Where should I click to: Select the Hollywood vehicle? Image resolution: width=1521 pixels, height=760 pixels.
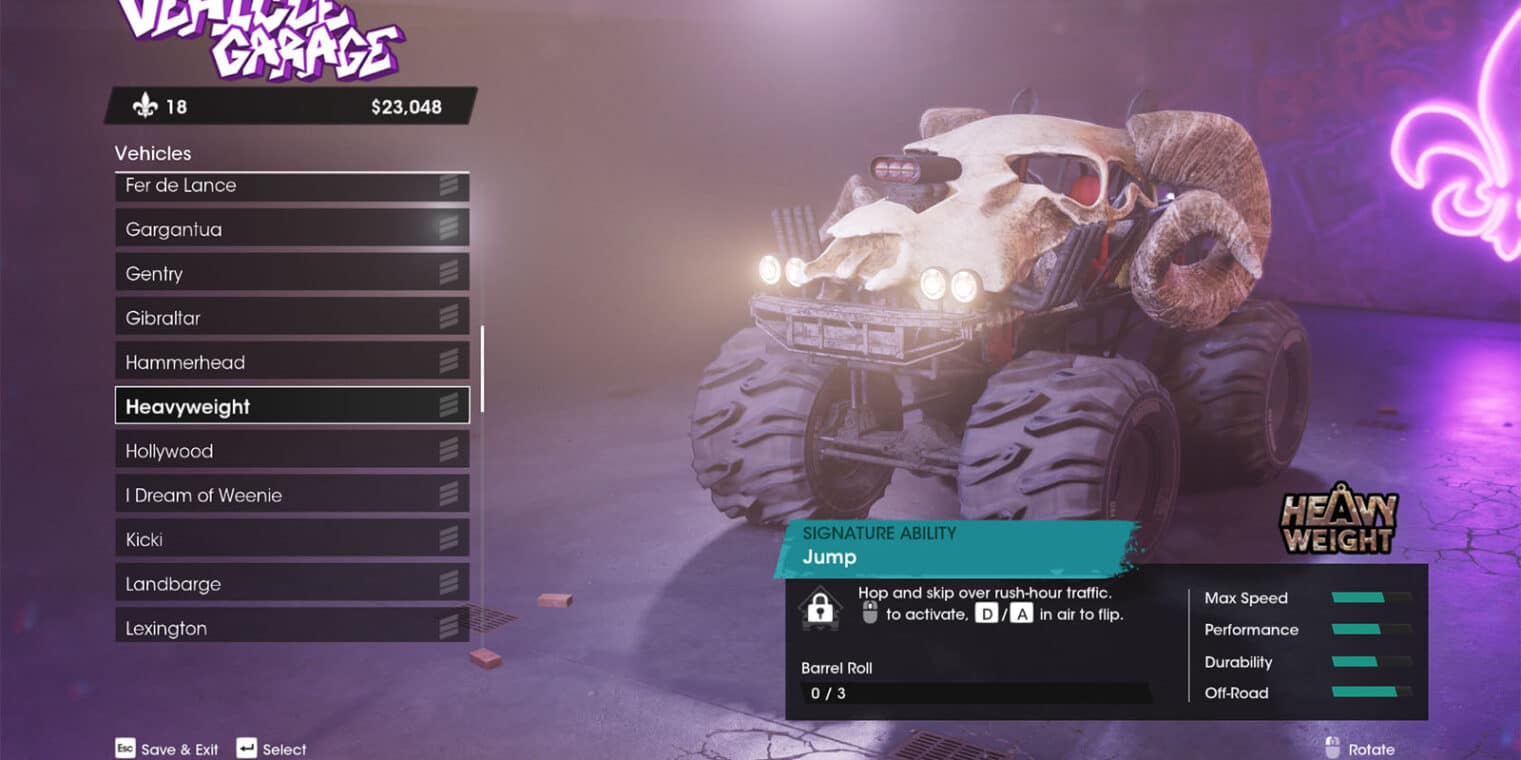(291, 451)
